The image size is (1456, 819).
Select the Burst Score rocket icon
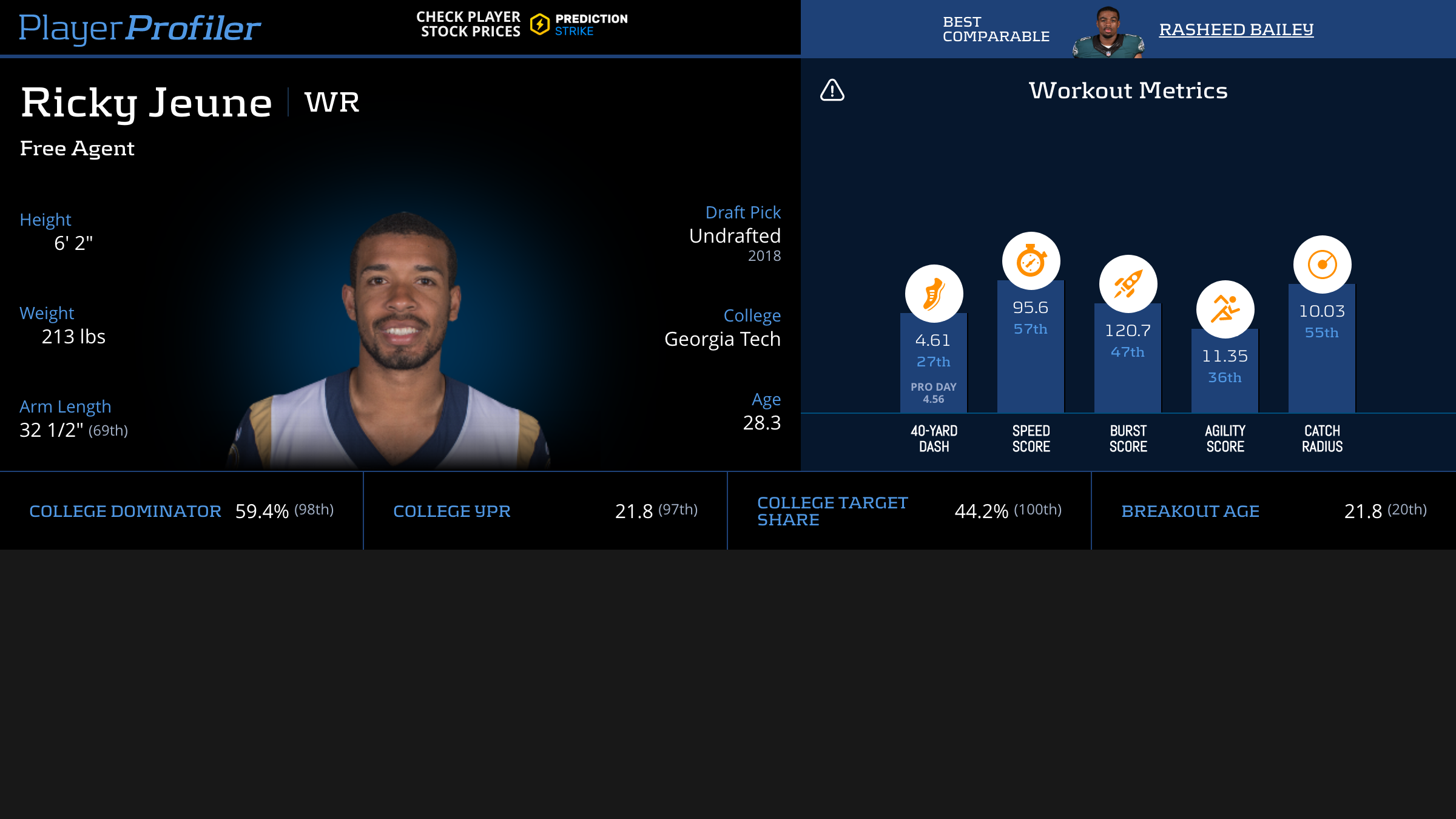click(x=1128, y=284)
